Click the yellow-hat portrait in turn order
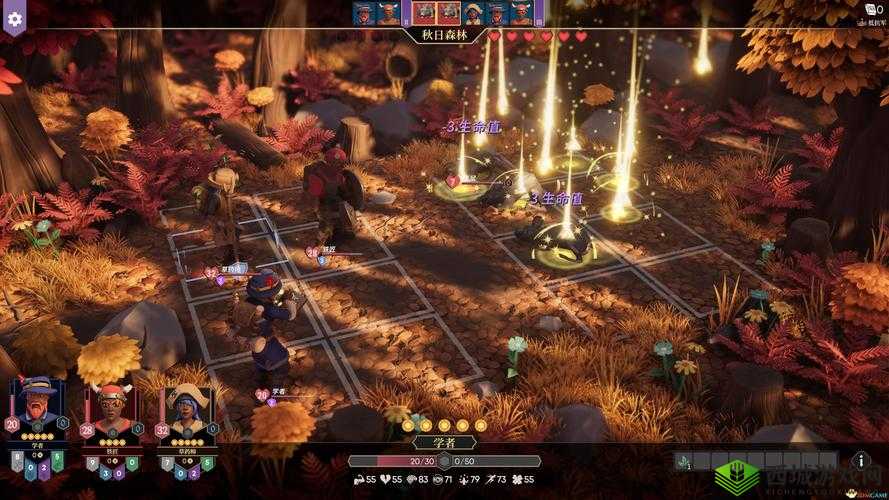This screenshot has width=889, height=500. click(472, 13)
